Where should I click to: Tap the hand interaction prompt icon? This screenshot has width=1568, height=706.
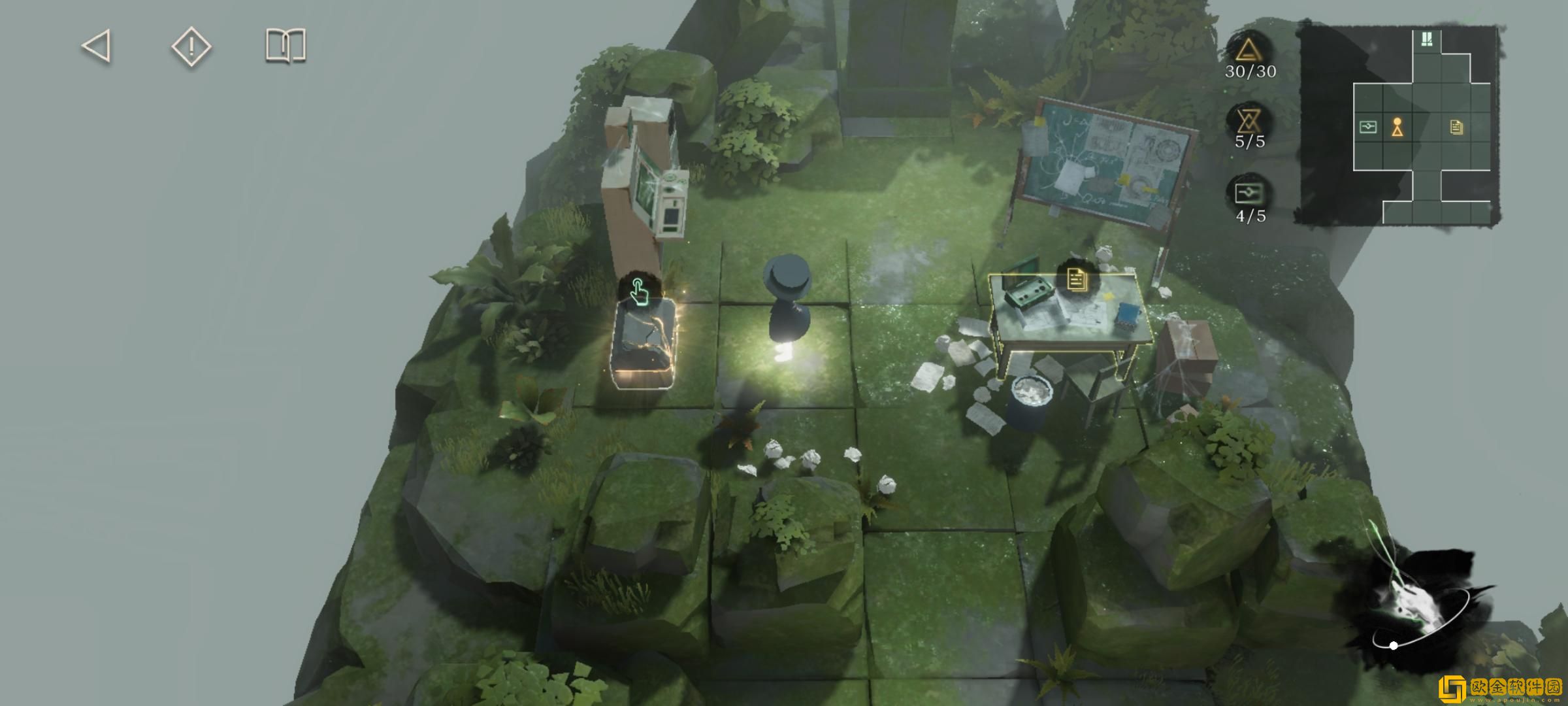(638, 292)
